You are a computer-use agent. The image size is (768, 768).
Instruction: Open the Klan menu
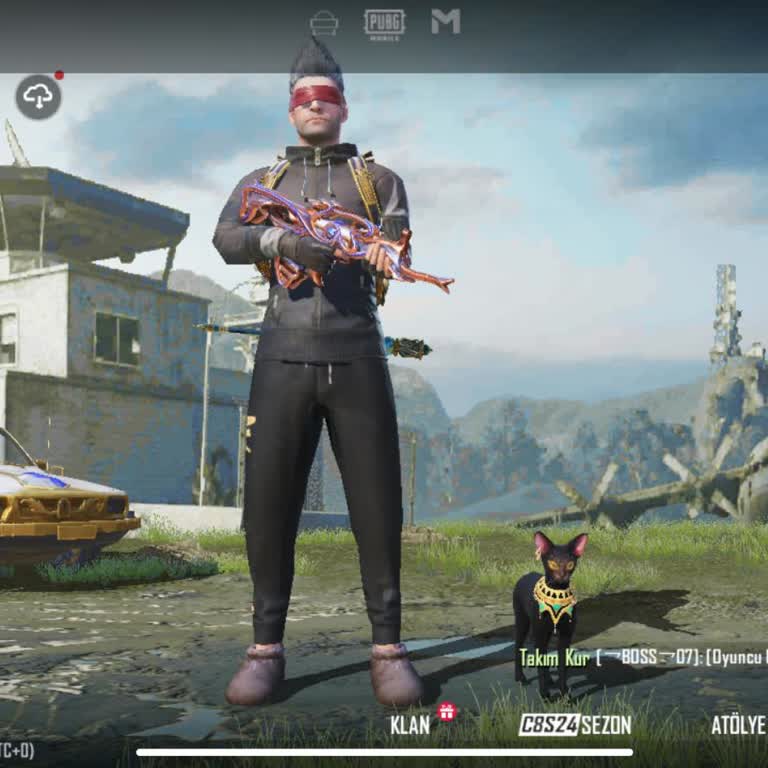[410, 724]
